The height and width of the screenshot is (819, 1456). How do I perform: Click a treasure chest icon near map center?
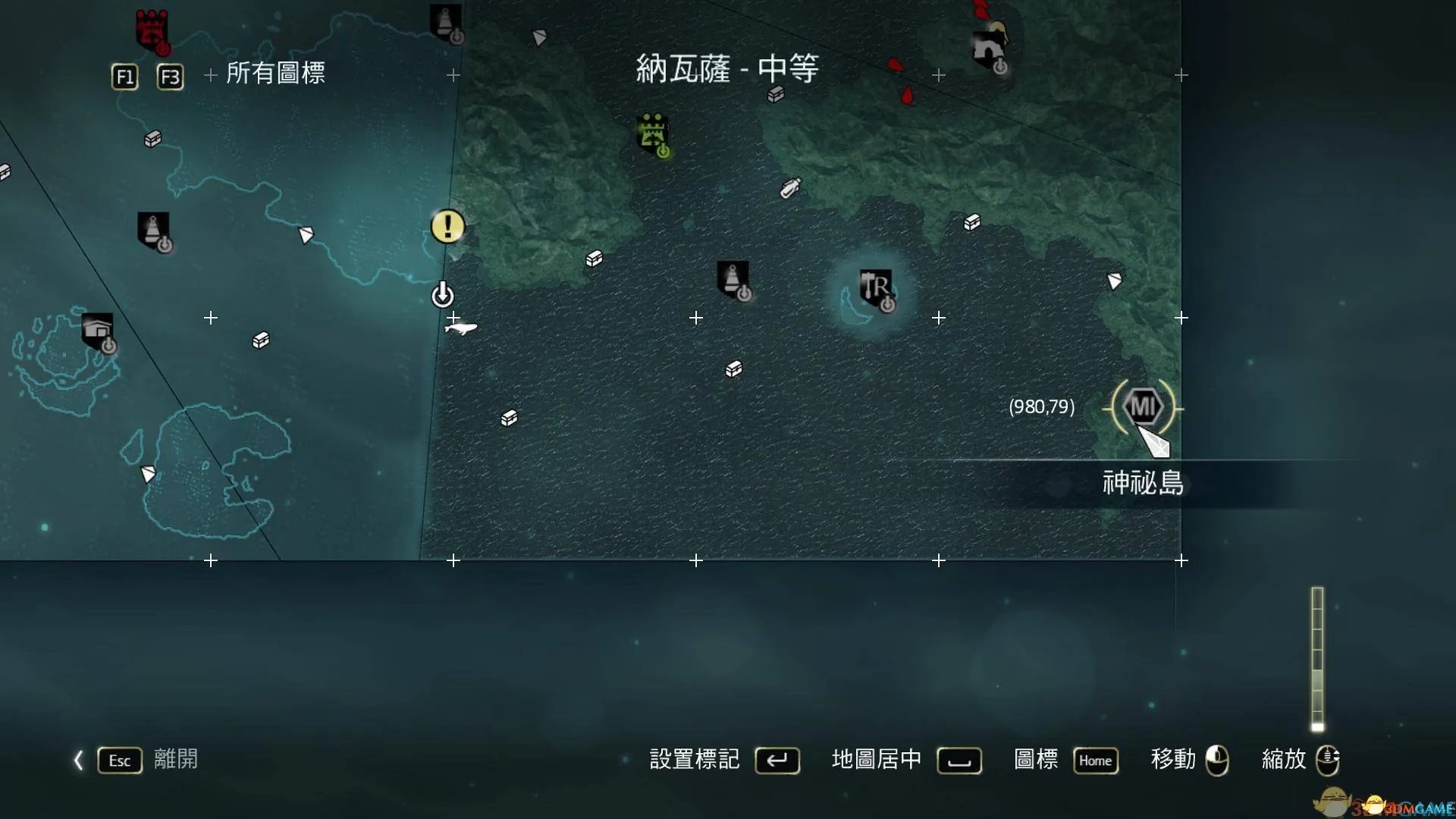click(732, 371)
